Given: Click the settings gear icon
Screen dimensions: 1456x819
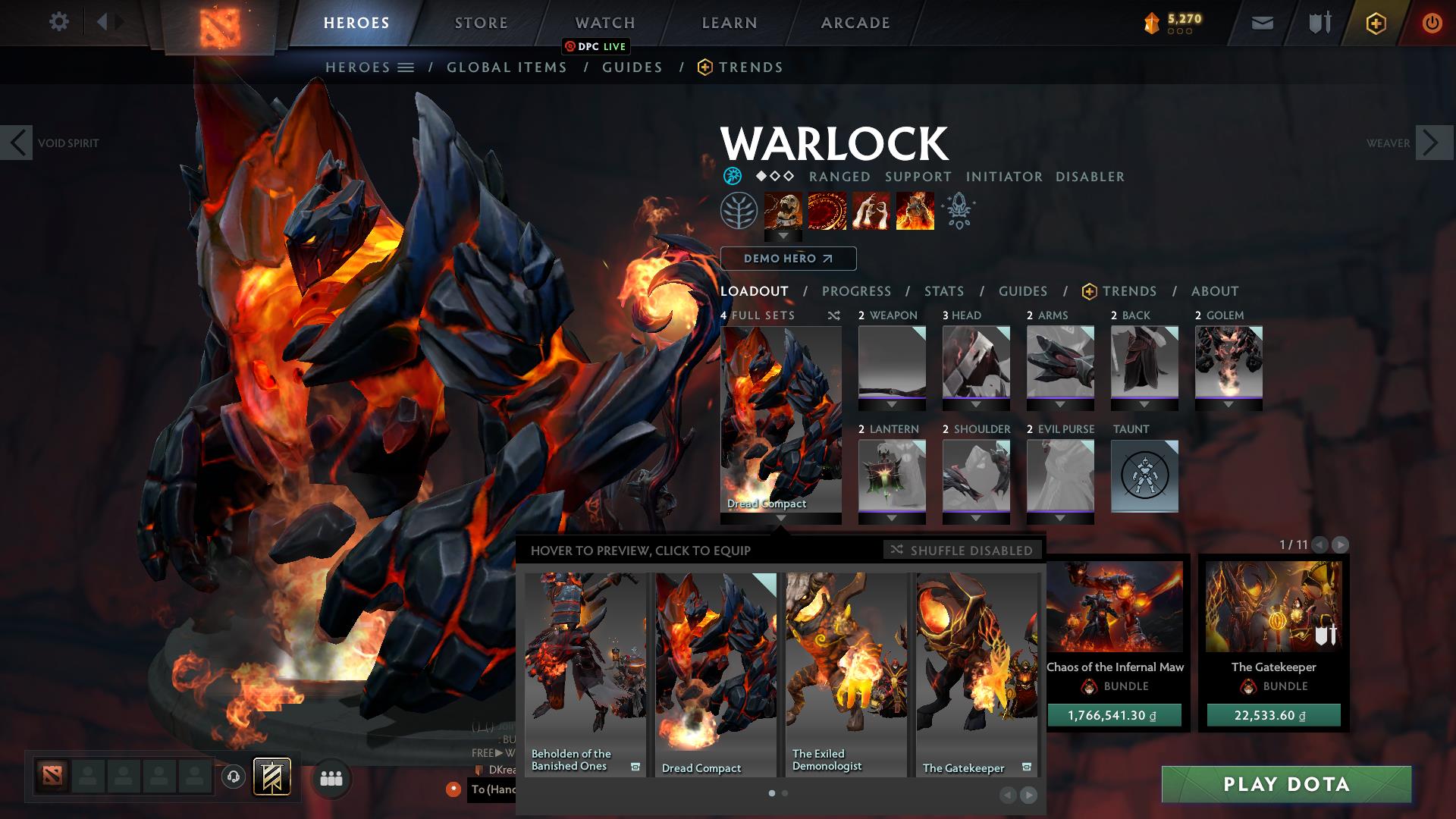Looking at the screenshot, I should 58,22.
